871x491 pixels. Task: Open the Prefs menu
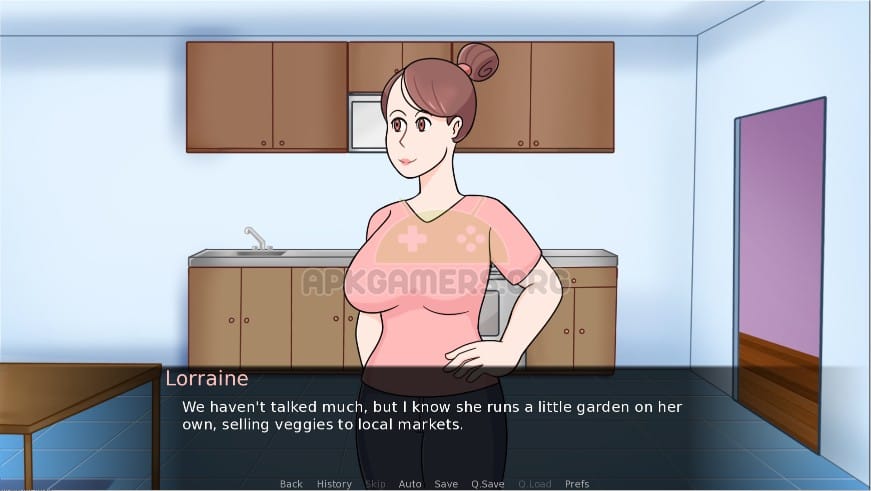577,484
